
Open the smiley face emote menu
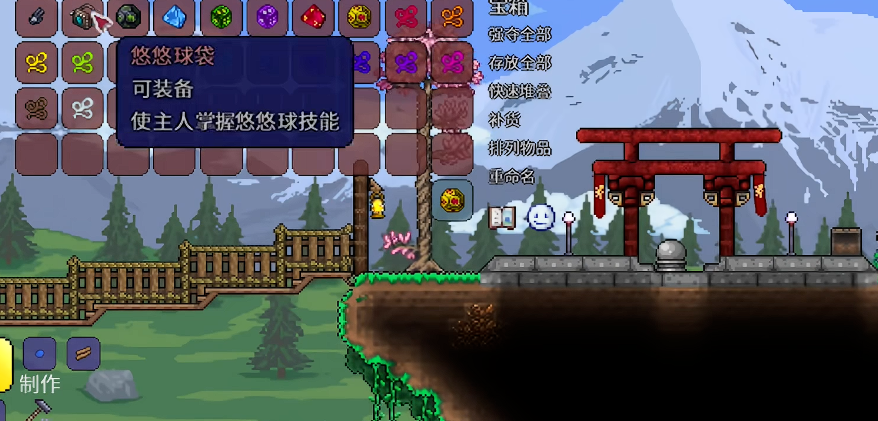(540, 216)
